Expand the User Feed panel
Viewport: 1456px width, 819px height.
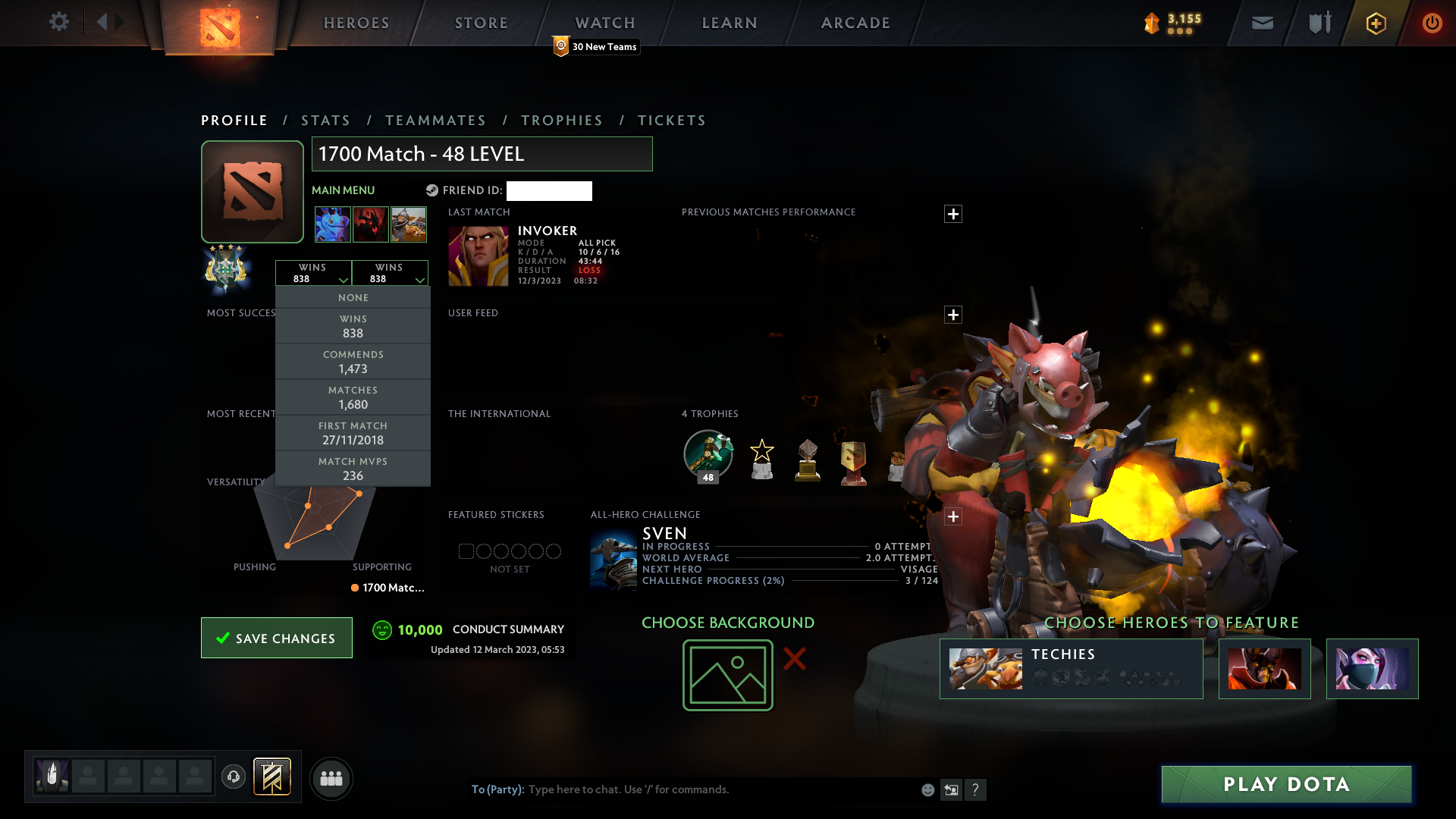(x=953, y=315)
